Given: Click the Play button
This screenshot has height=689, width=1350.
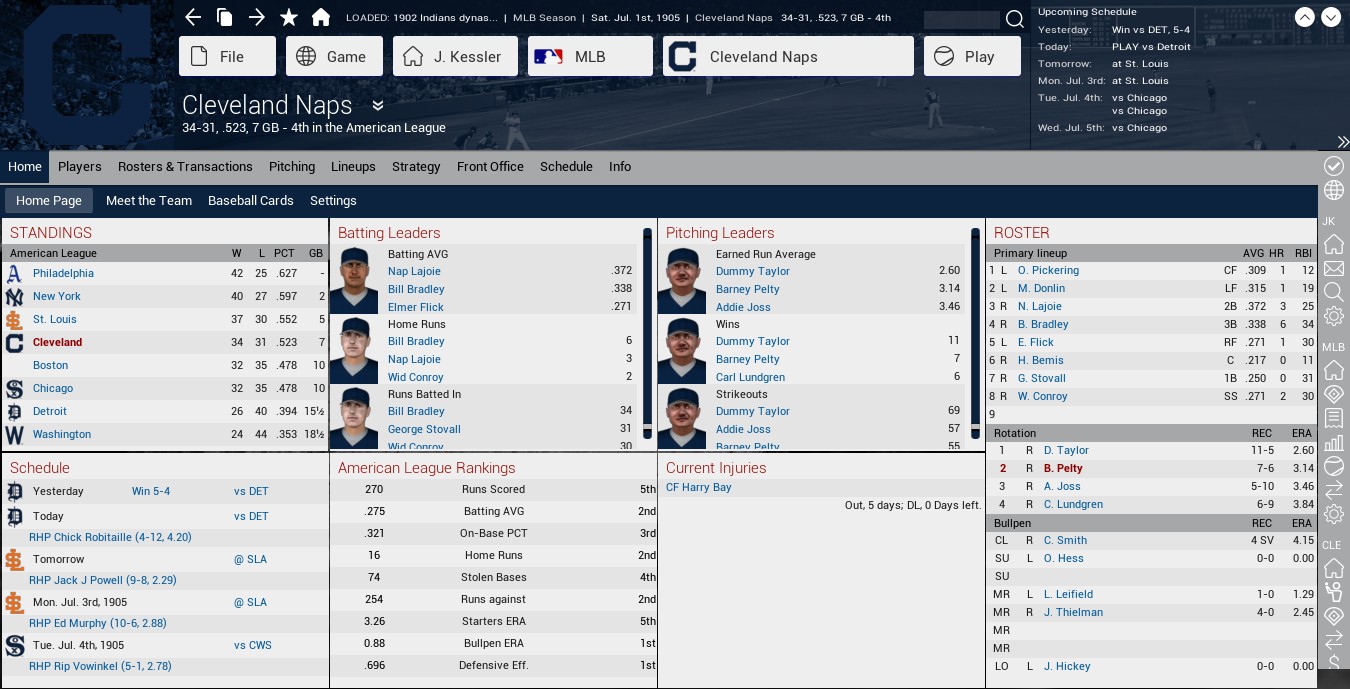Looking at the screenshot, I should click(971, 57).
